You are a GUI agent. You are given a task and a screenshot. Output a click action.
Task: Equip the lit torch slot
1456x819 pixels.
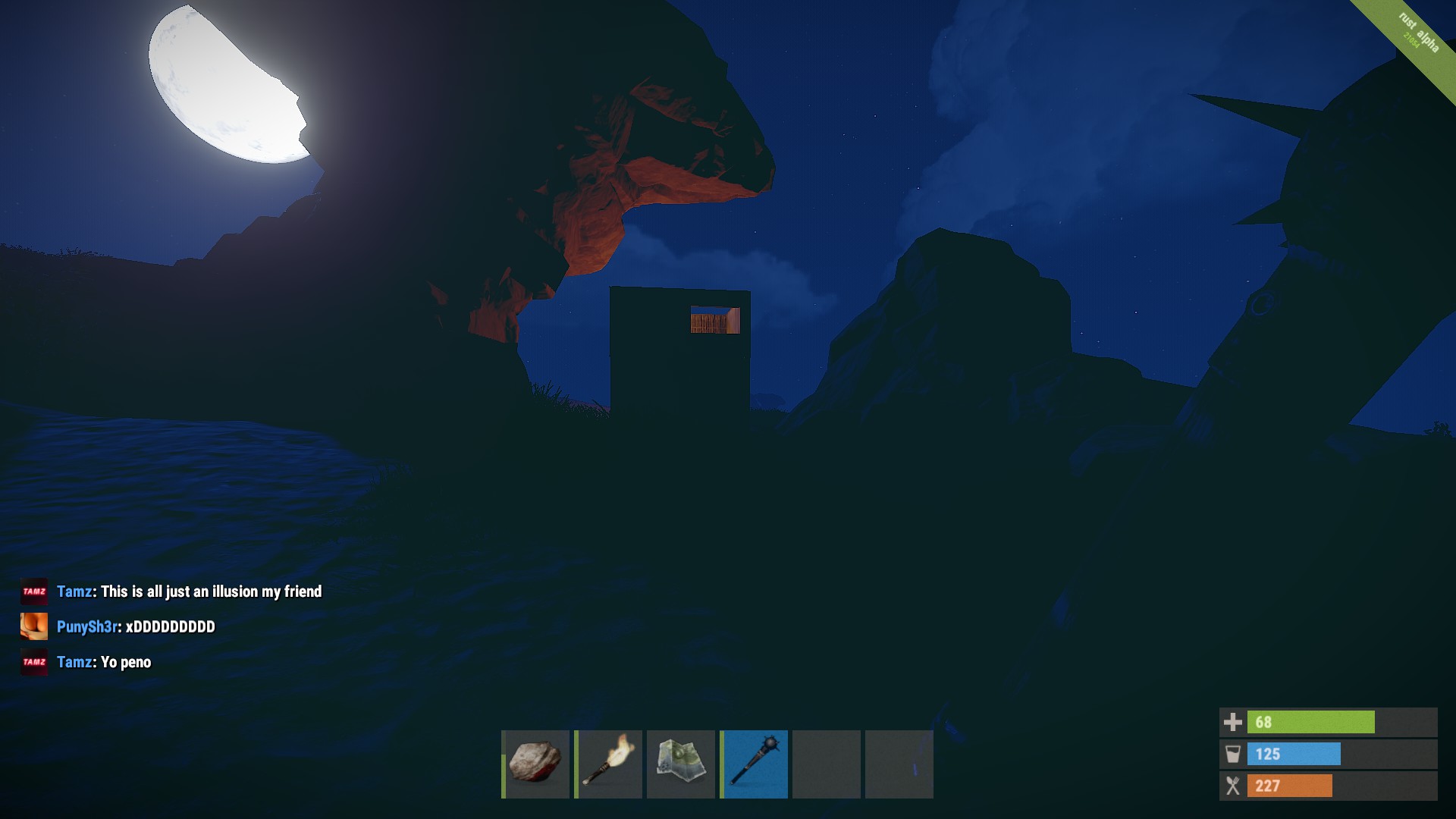(x=608, y=764)
